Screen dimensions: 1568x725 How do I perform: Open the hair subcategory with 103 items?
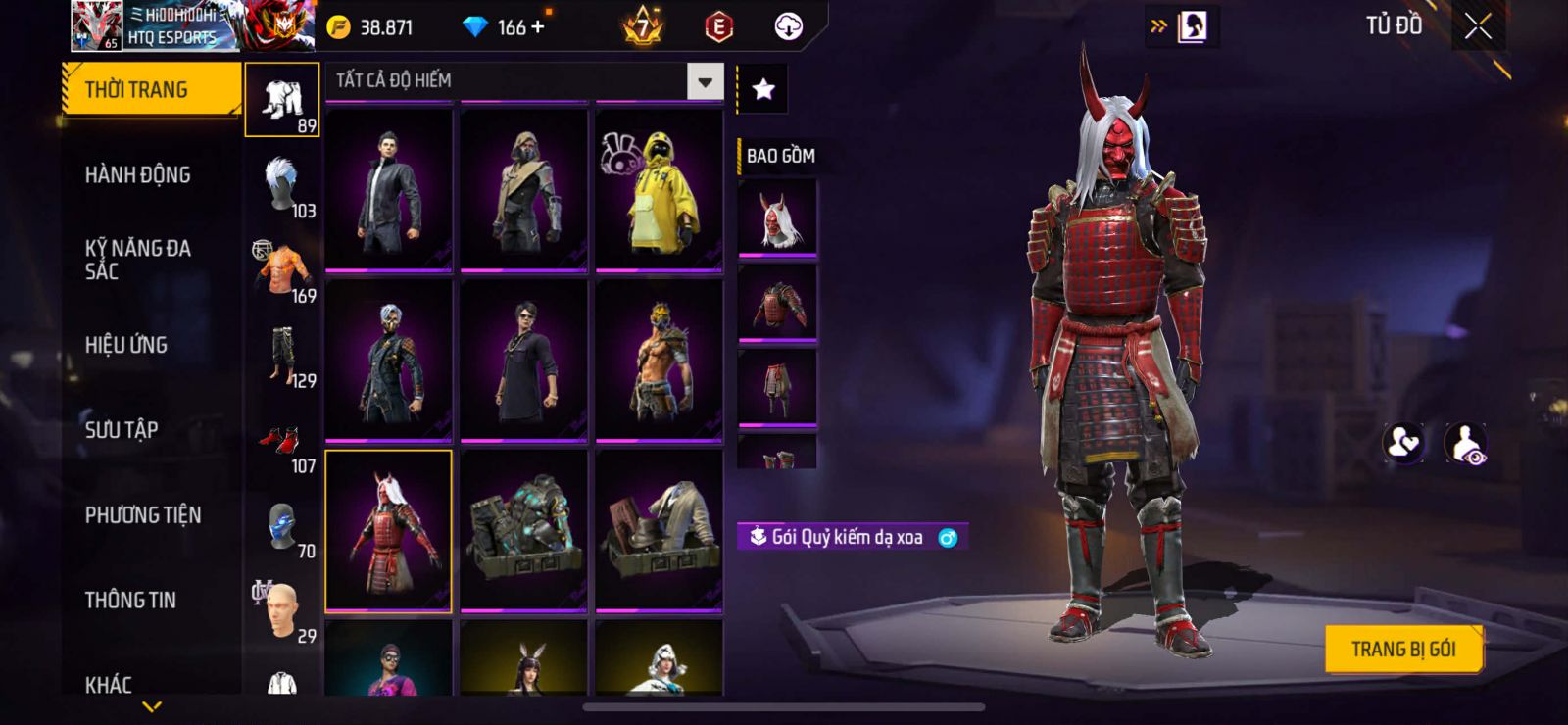point(283,186)
